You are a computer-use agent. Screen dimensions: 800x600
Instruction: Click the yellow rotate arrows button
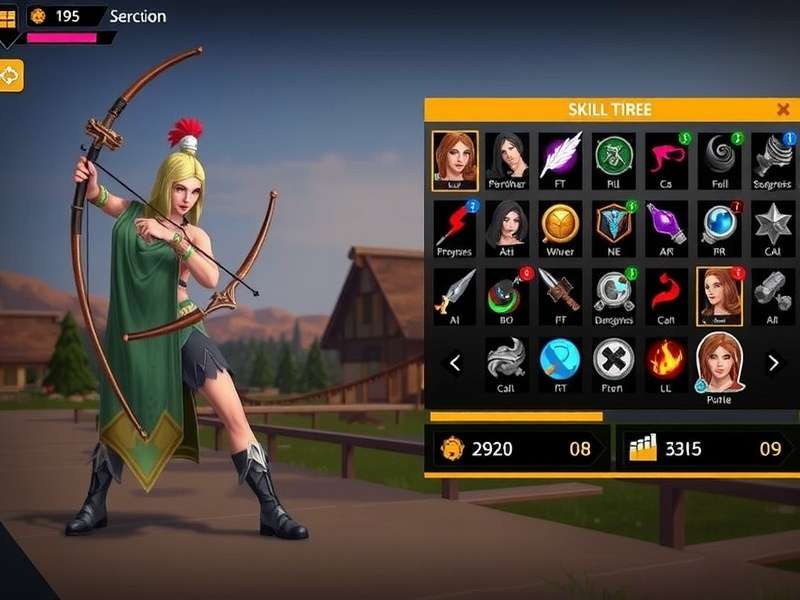pyautogui.click(x=10, y=75)
